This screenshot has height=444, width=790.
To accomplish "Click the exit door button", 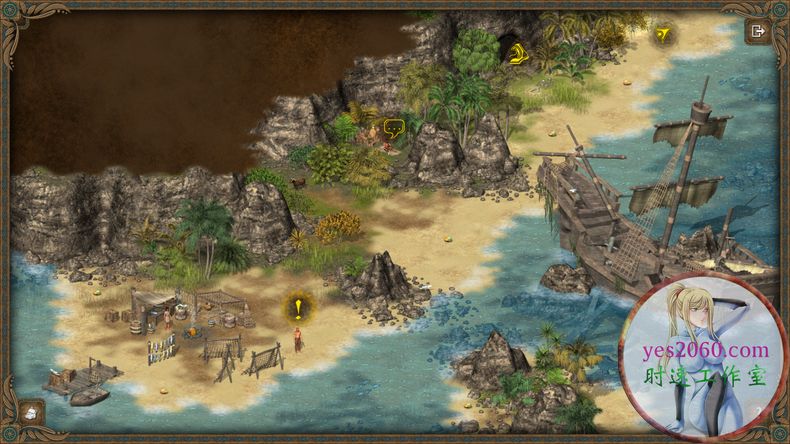I will click(757, 31).
